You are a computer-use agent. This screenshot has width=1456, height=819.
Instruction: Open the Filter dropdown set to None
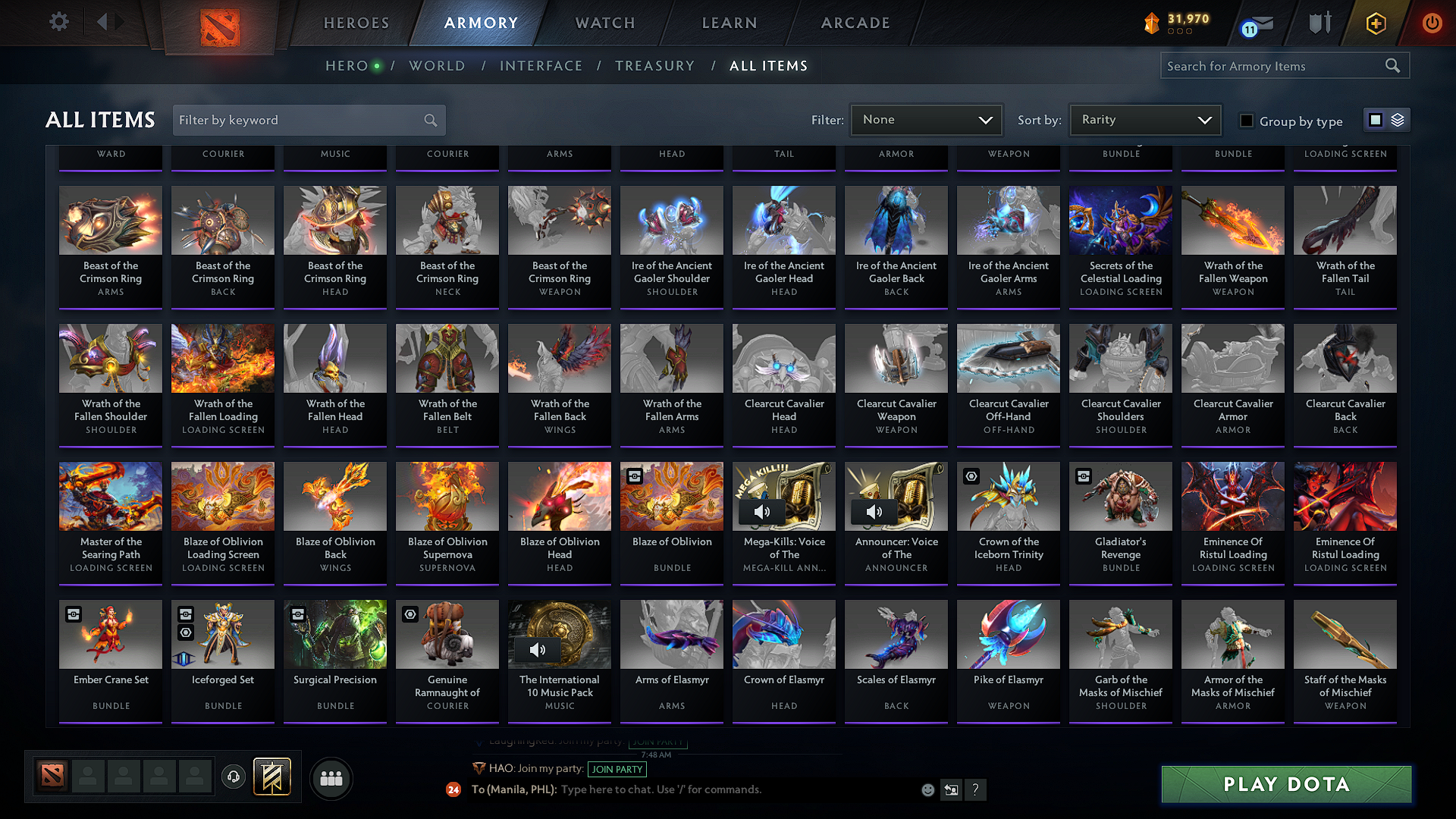(x=926, y=119)
